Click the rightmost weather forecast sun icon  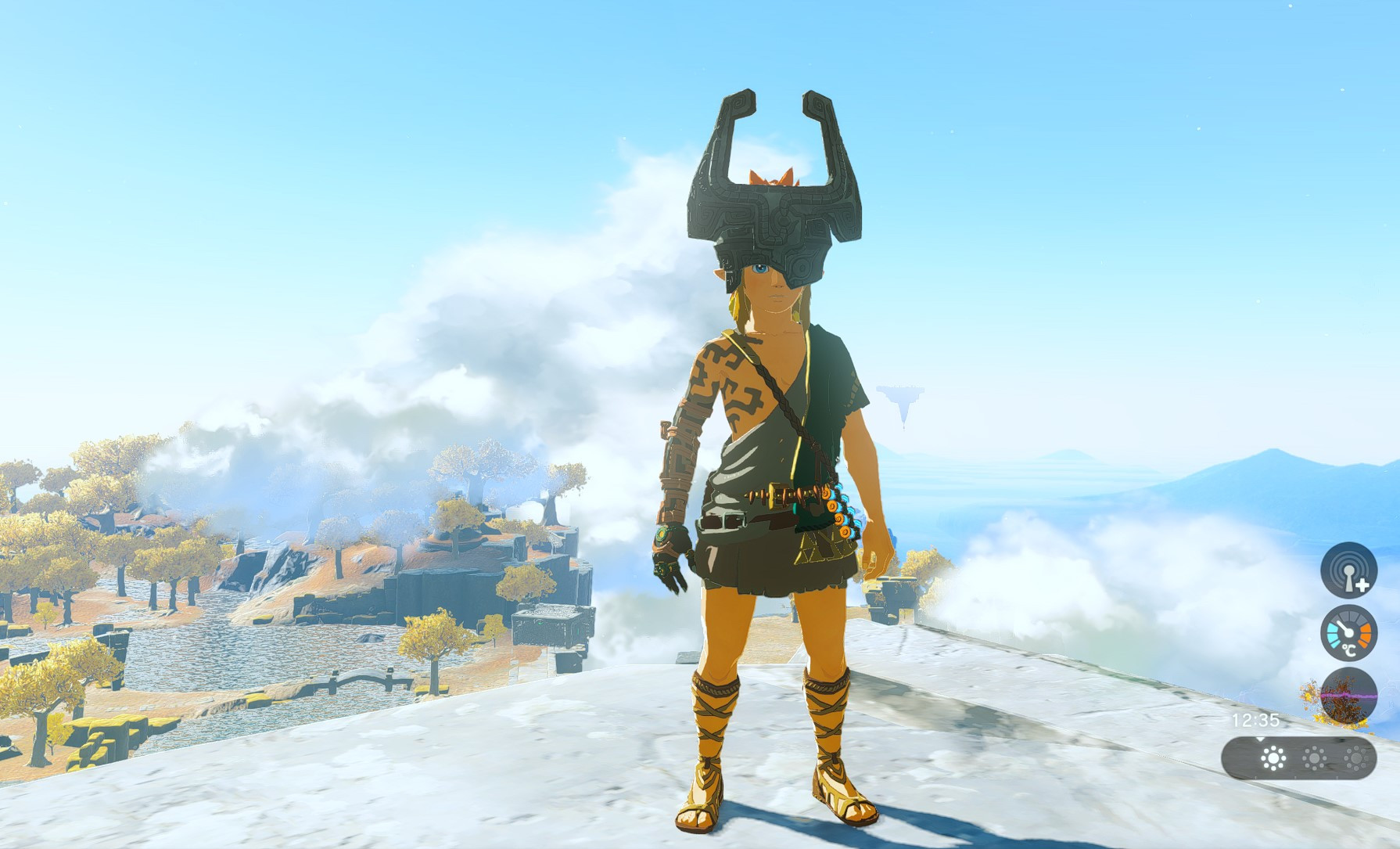coord(1355,757)
